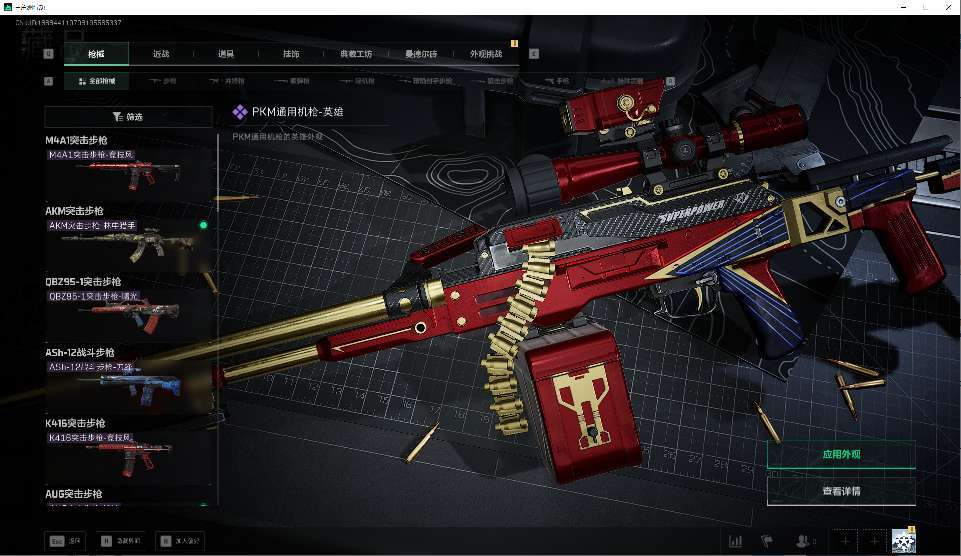
Task: Switch to the 道具 items tab
Action: click(x=225, y=54)
